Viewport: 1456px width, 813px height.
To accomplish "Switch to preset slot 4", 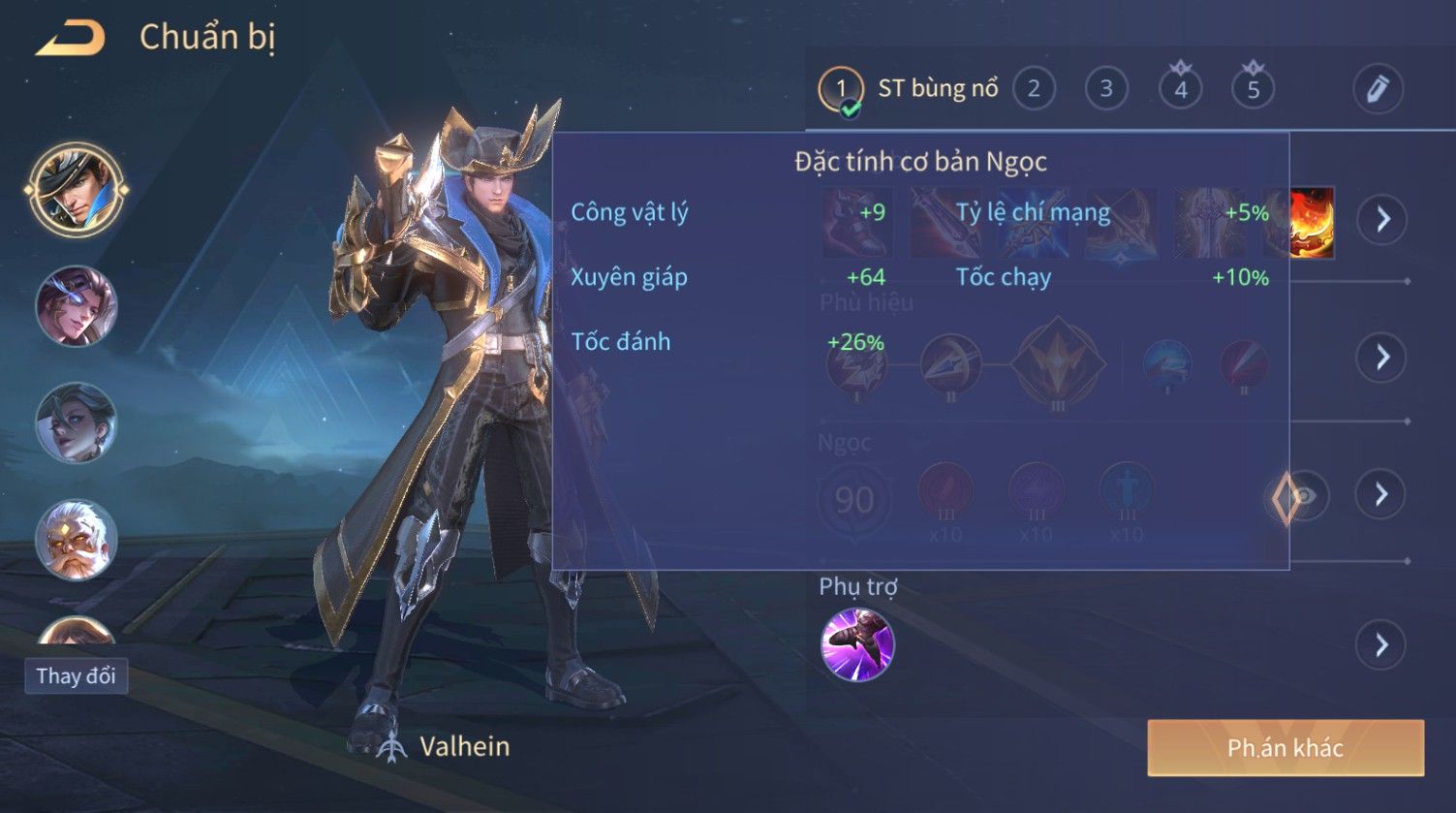I will tap(1180, 89).
